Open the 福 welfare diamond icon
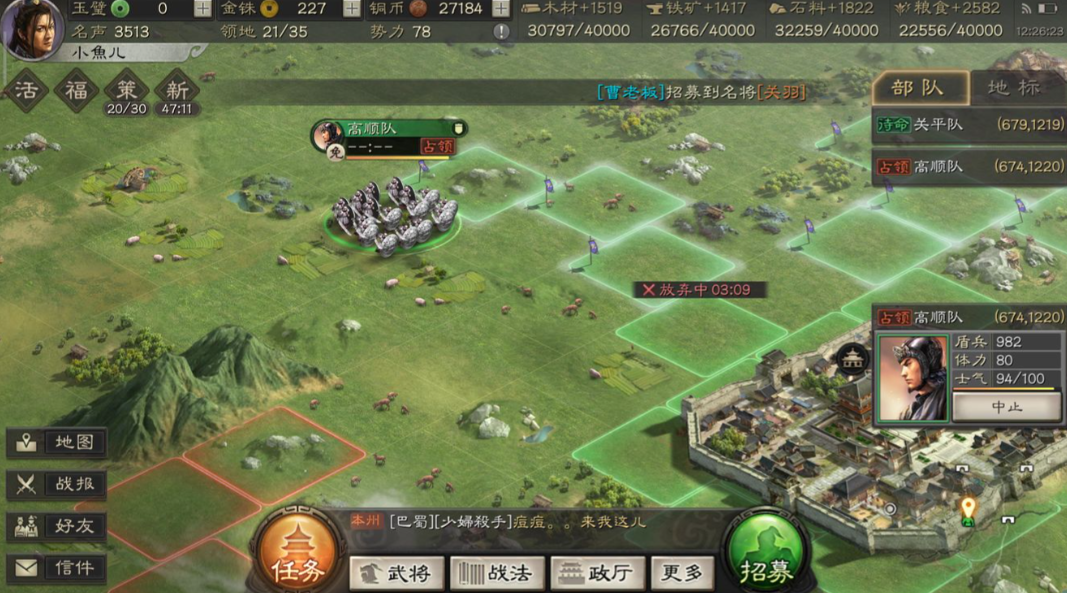1067x593 pixels. [x=76, y=91]
